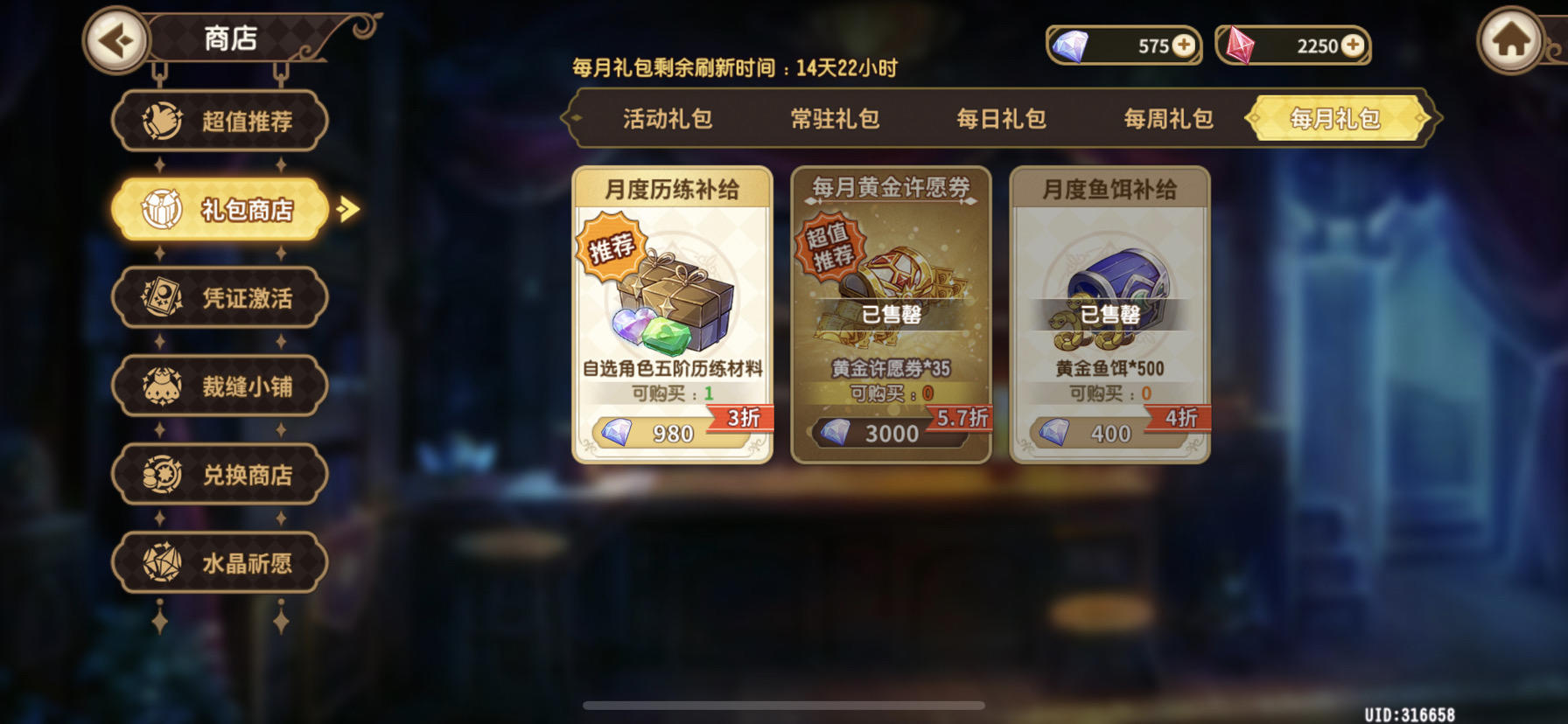Image resolution: width=1568 pixels, height=724 pixels.
Task: Switch to the 活动礼包 tab
Action: (670, 119)
